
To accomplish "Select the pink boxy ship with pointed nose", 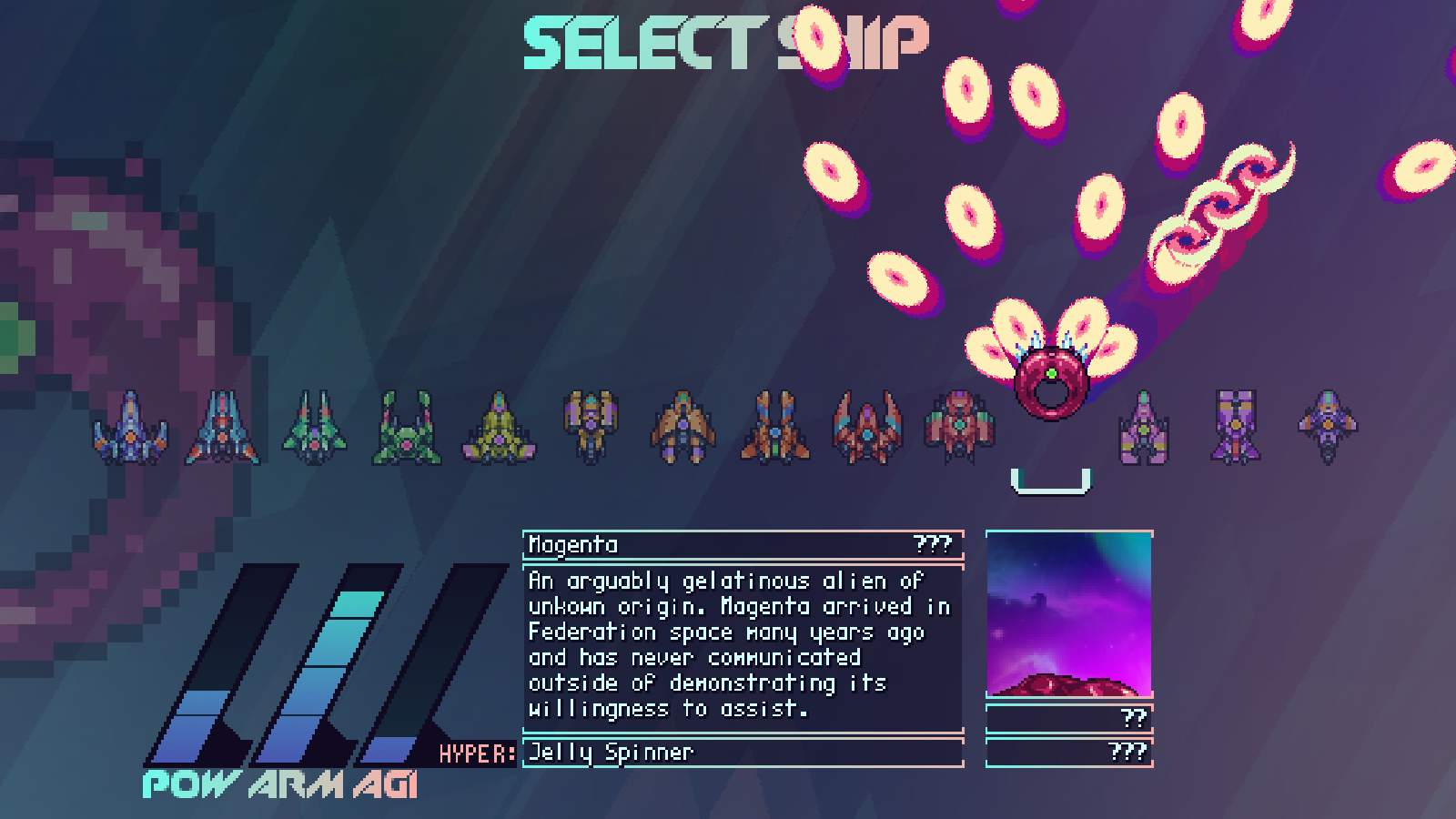I will point(1144,428).
